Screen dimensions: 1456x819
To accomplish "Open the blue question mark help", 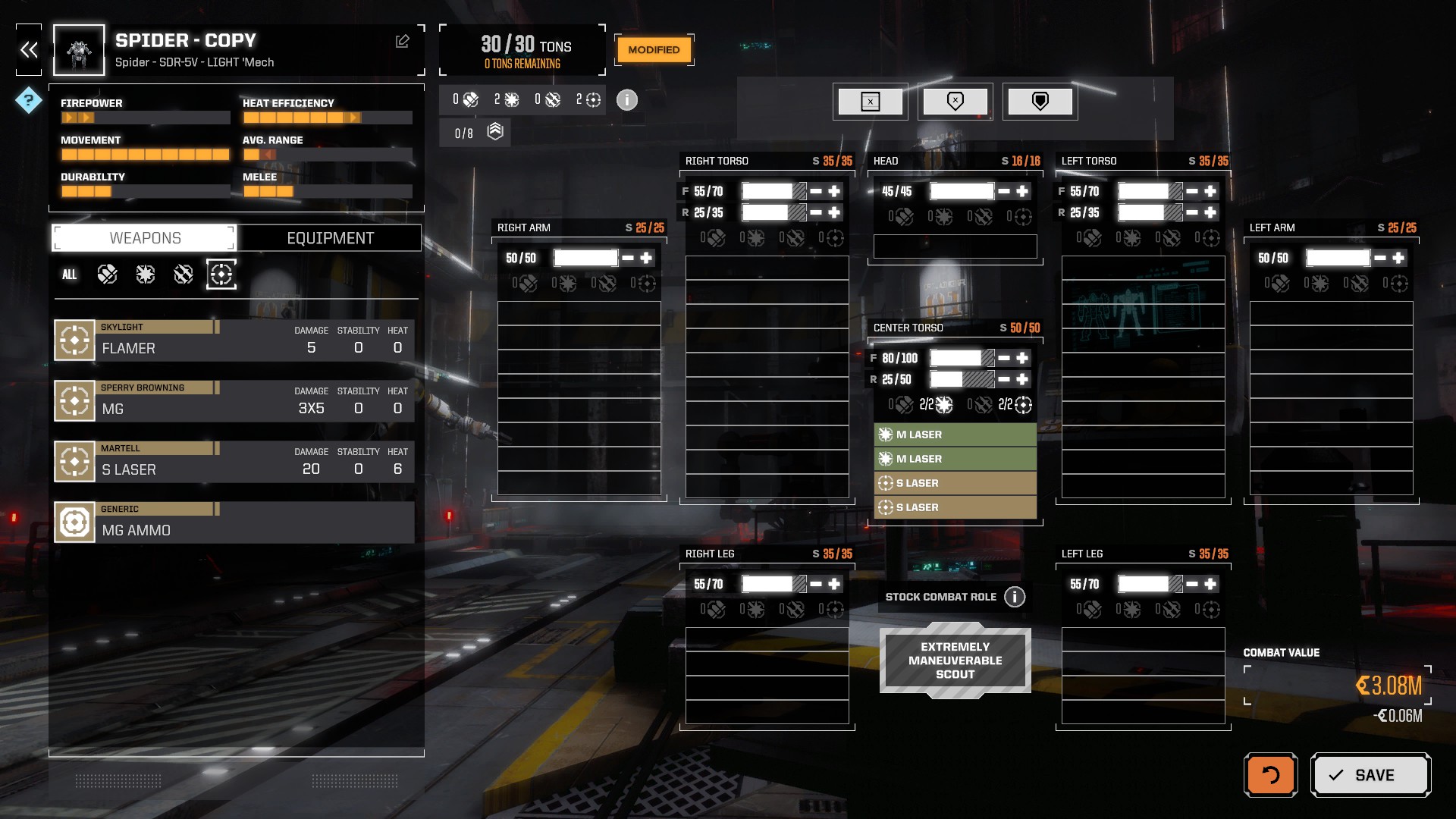I will [x=29, y=100].
